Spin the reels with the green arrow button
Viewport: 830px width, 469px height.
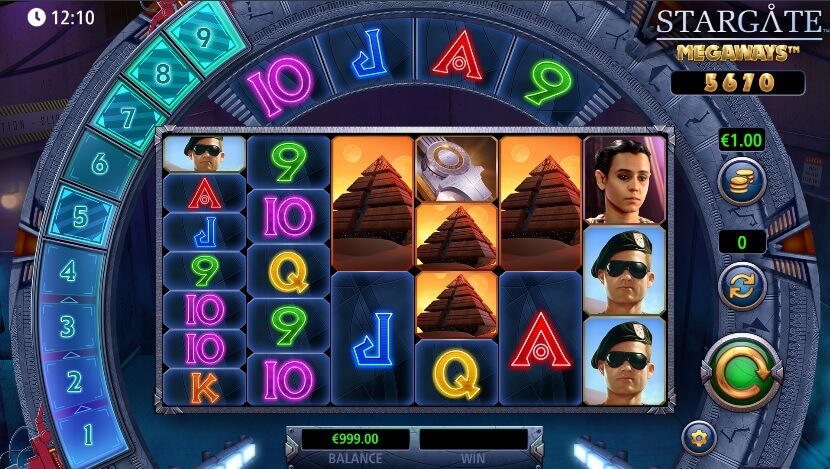tap(742, 372)
